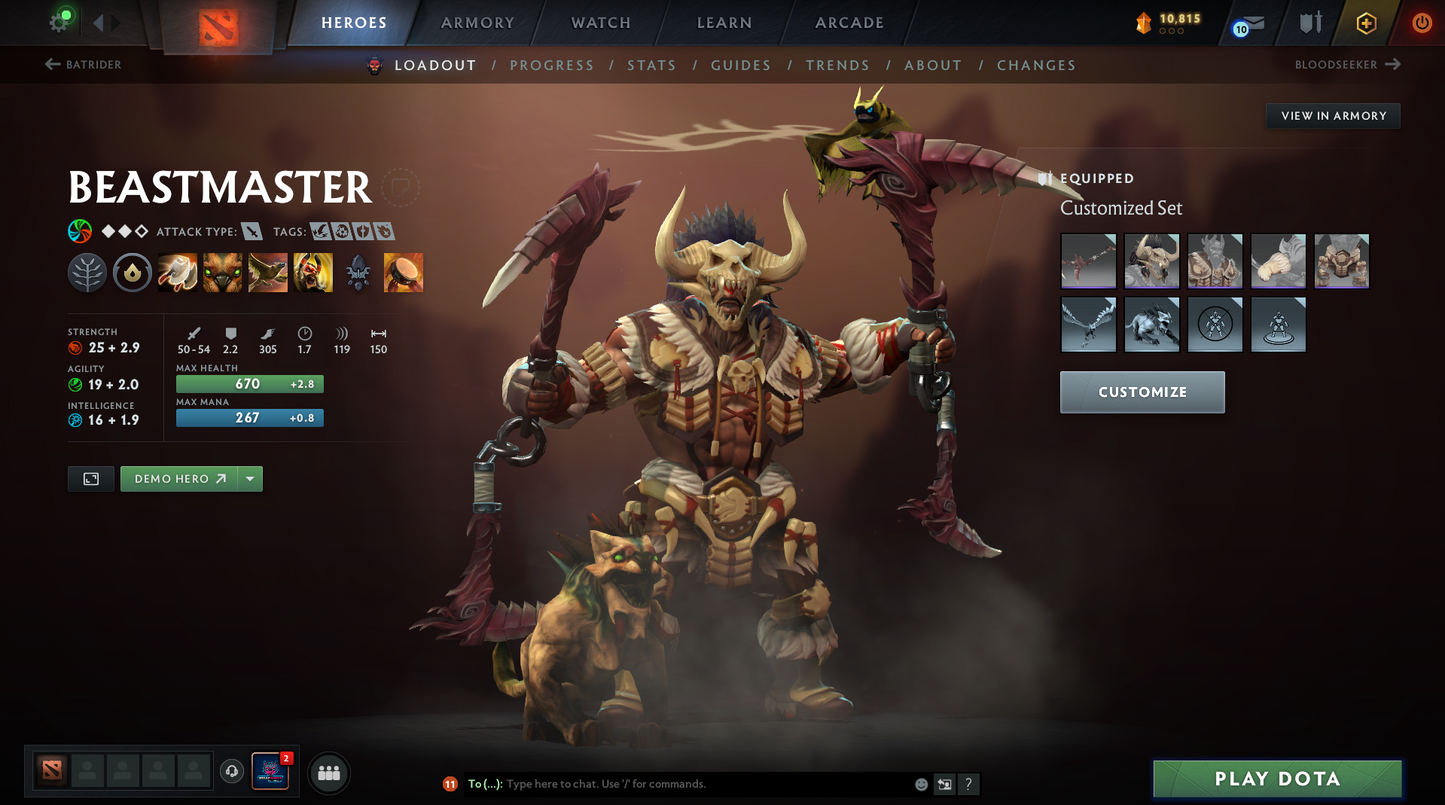The image size is (1445, 805).
Task: View the Primal Roar ultimate icon
Action: [312, 271]
